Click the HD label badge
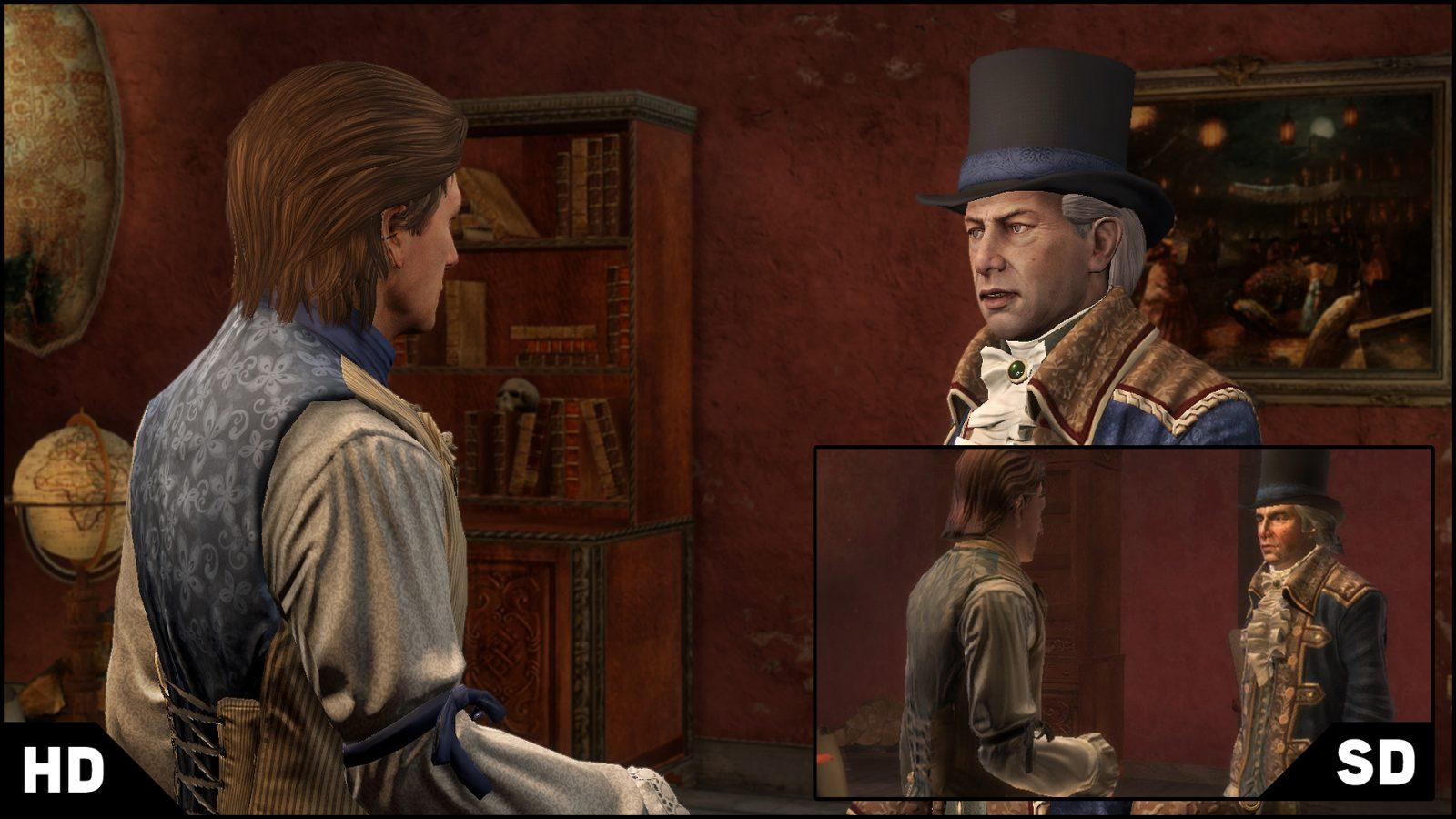Viewport: 1456px width, 819px height. pos(63,771)
